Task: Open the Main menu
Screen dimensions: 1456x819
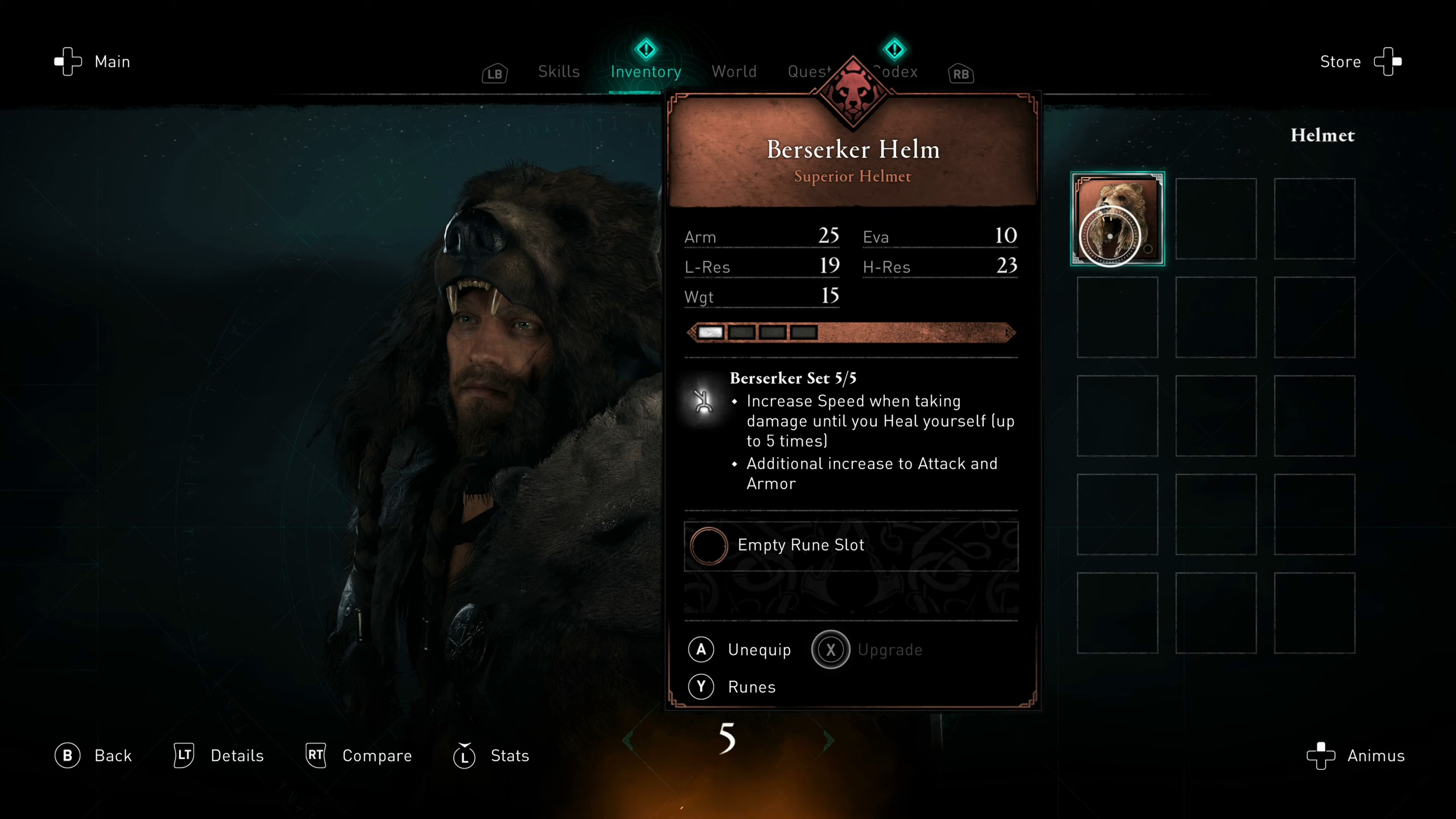Action: pos(93,61)
